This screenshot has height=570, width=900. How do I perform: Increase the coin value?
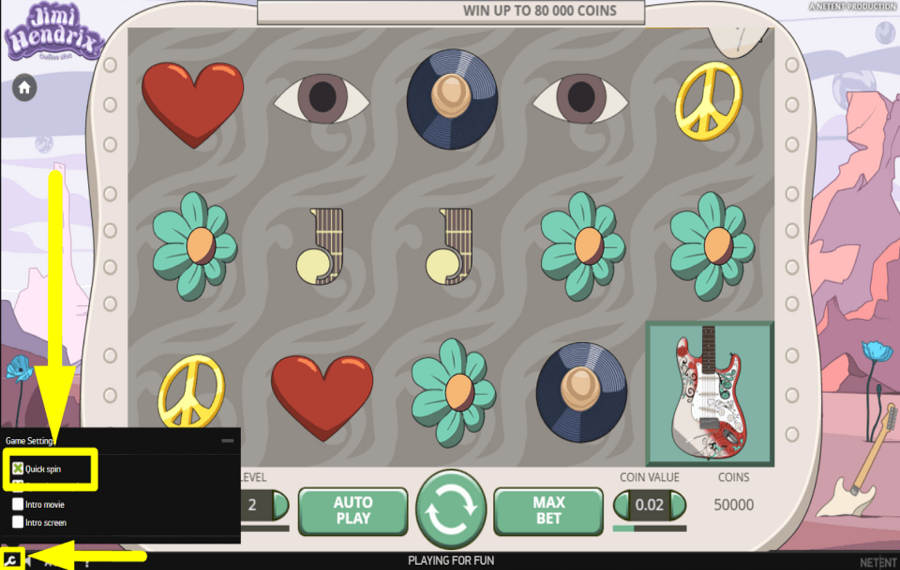[678, 506]
